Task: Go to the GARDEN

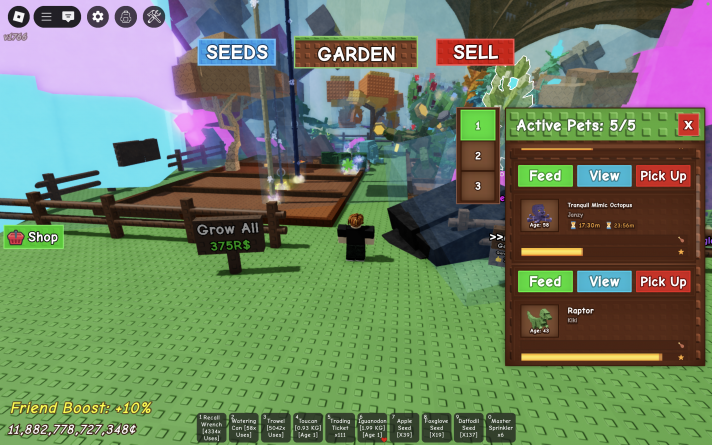Action: (x=356, y=54)
